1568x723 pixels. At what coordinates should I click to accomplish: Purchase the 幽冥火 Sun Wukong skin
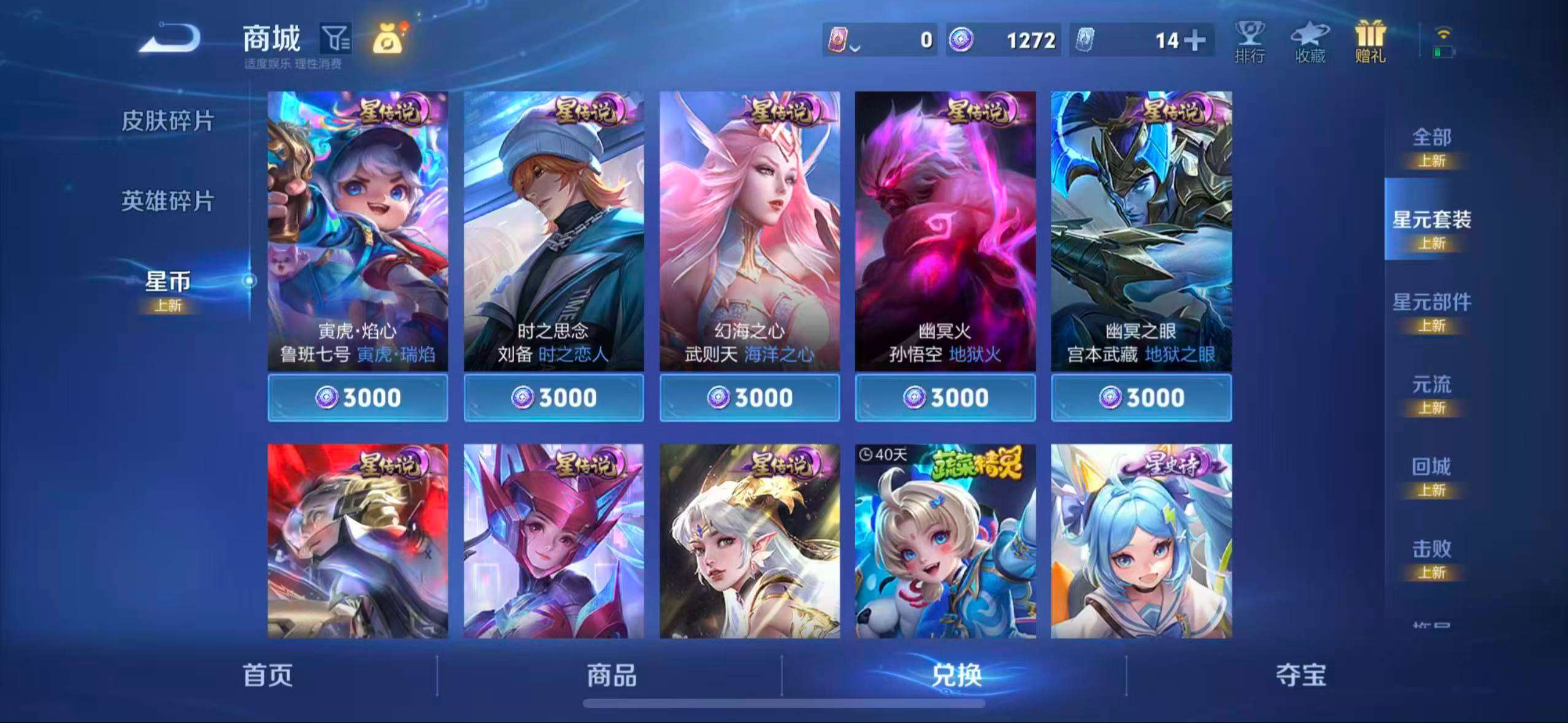click(947, 397)
